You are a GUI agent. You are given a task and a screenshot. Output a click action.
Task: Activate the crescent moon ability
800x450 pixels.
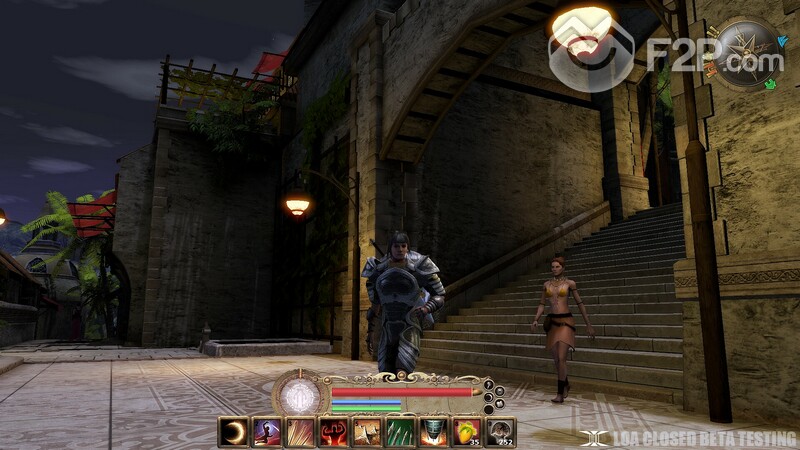(x=233, y=432)
